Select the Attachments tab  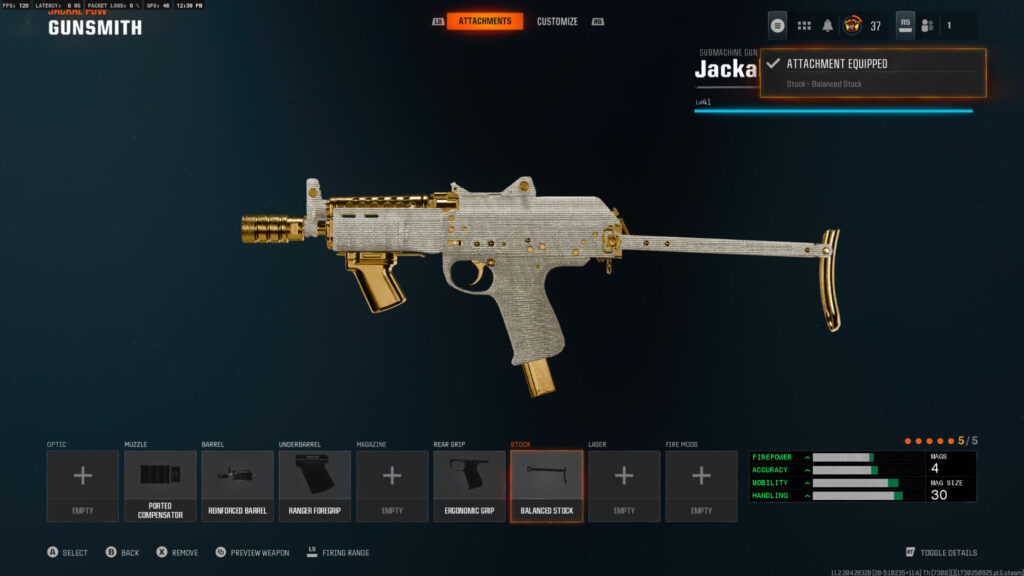click(484, 21)
